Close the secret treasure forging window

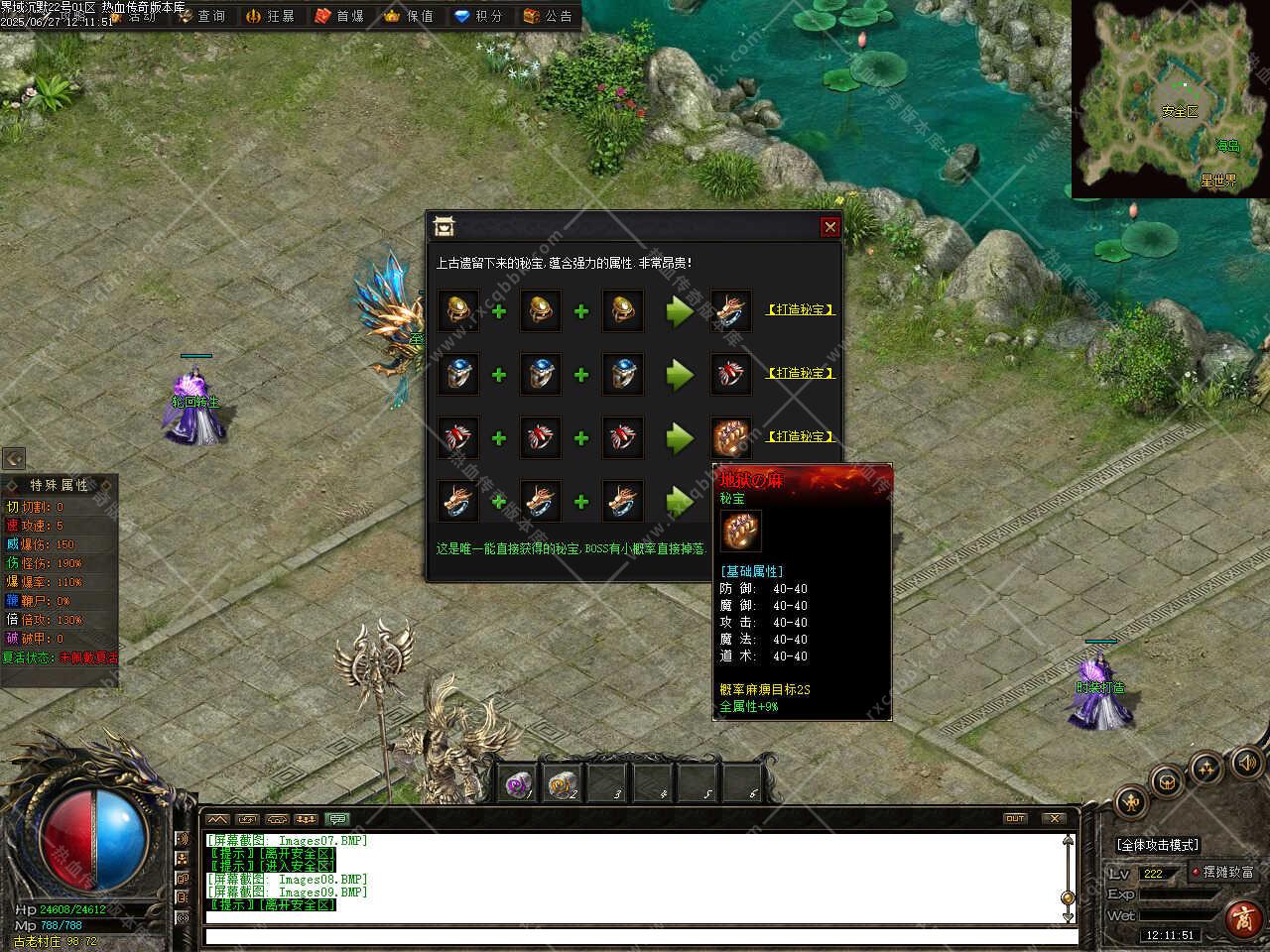click(x=830, y=227)
